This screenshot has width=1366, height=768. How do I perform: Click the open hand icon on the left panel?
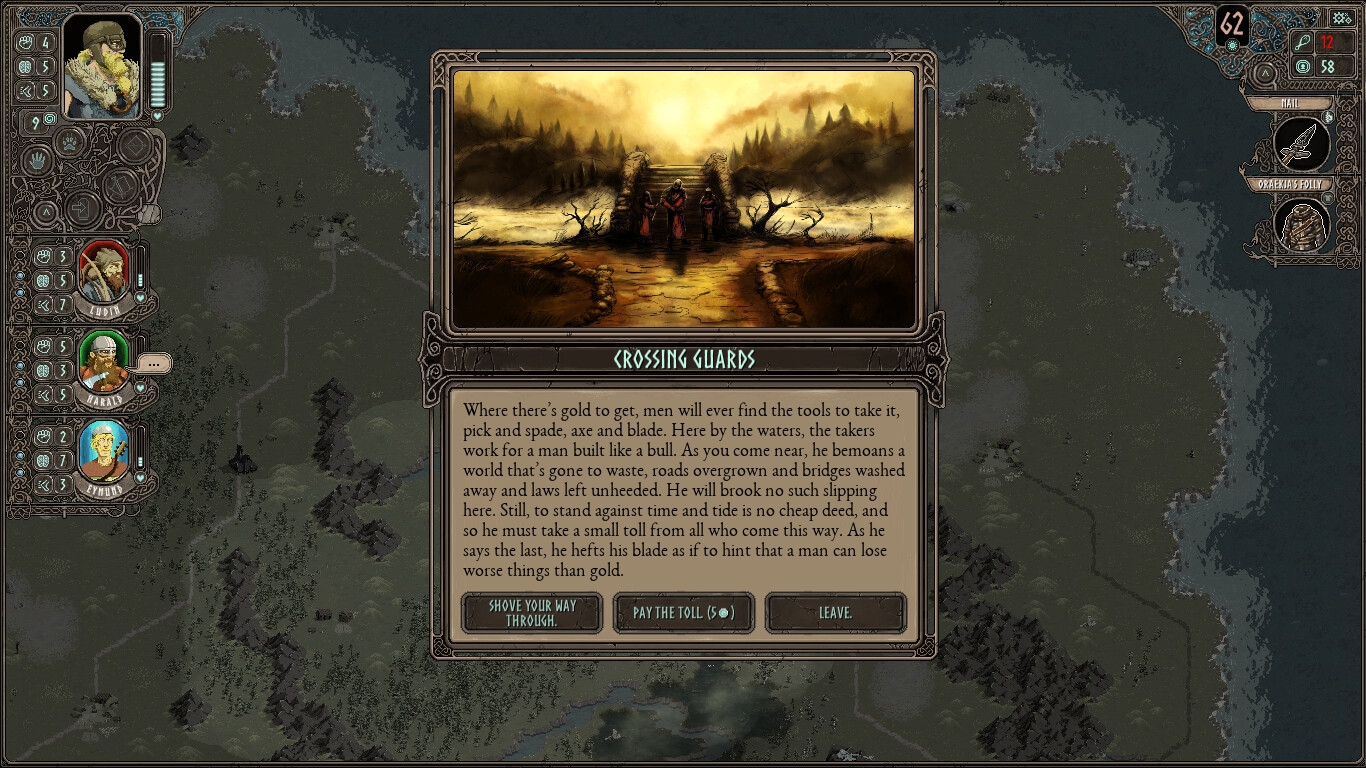pyautogui.click(x=36, y=160)
